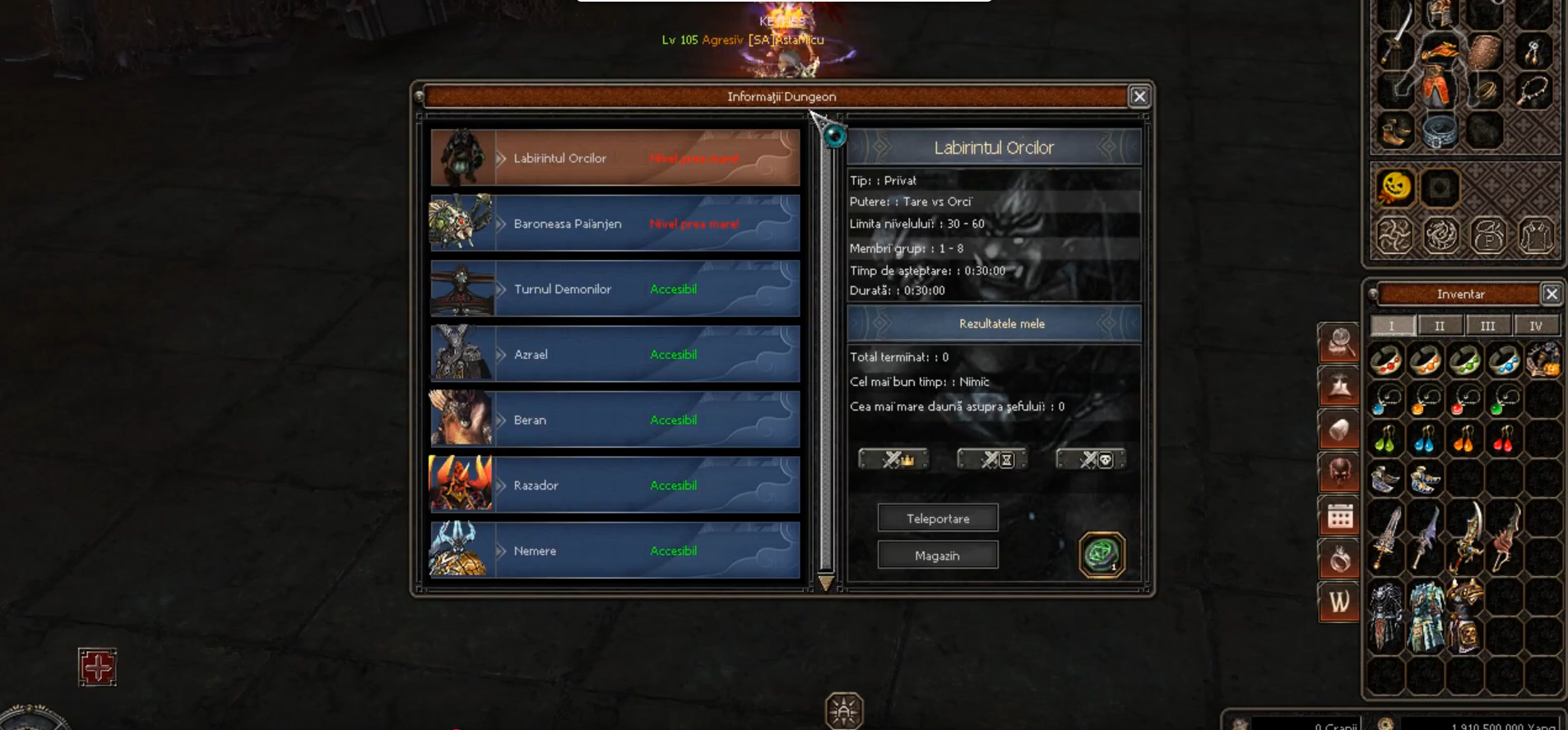
Task: Select the Labirintul Orcilor dungeon row
Action: [615, 158]
